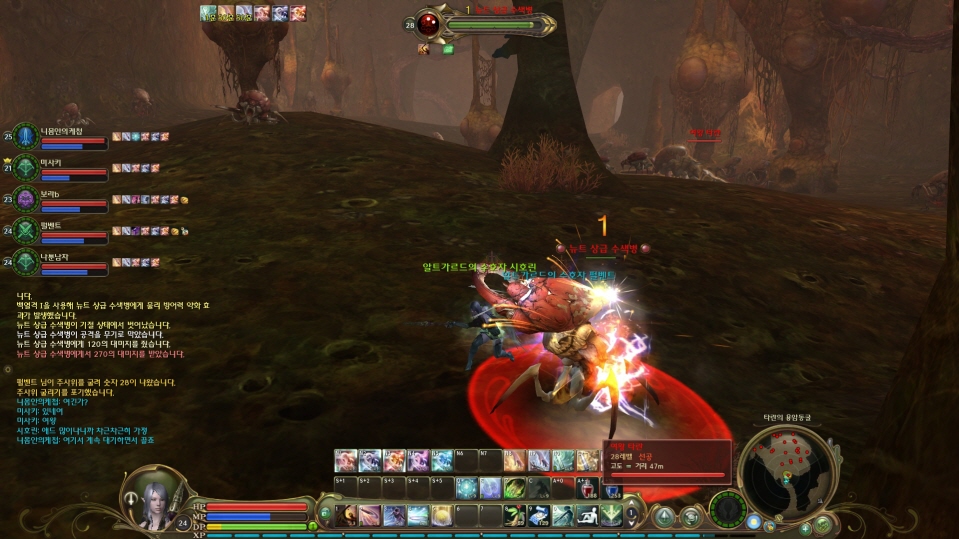Select the enemy target frame portrait

pyautogui.click(x=428, y=24)
